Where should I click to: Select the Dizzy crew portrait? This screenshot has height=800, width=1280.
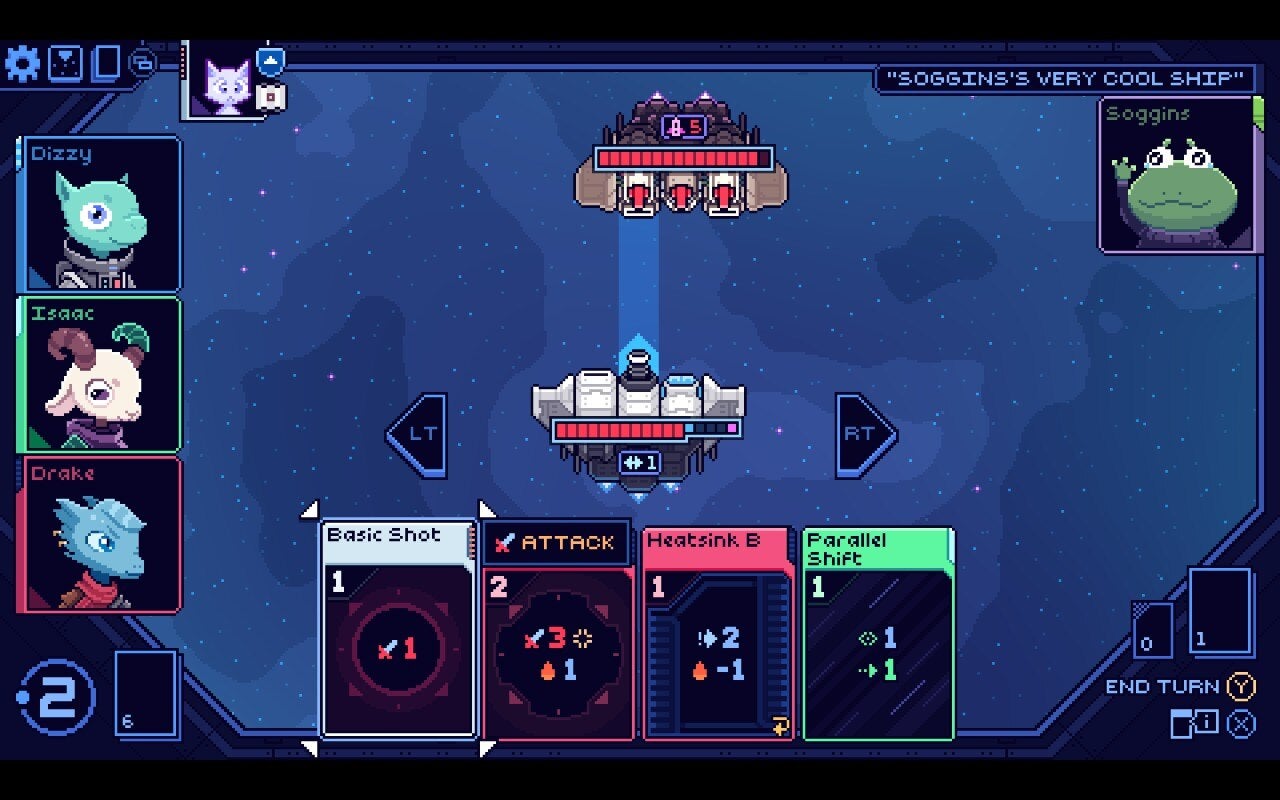(99, 214)
